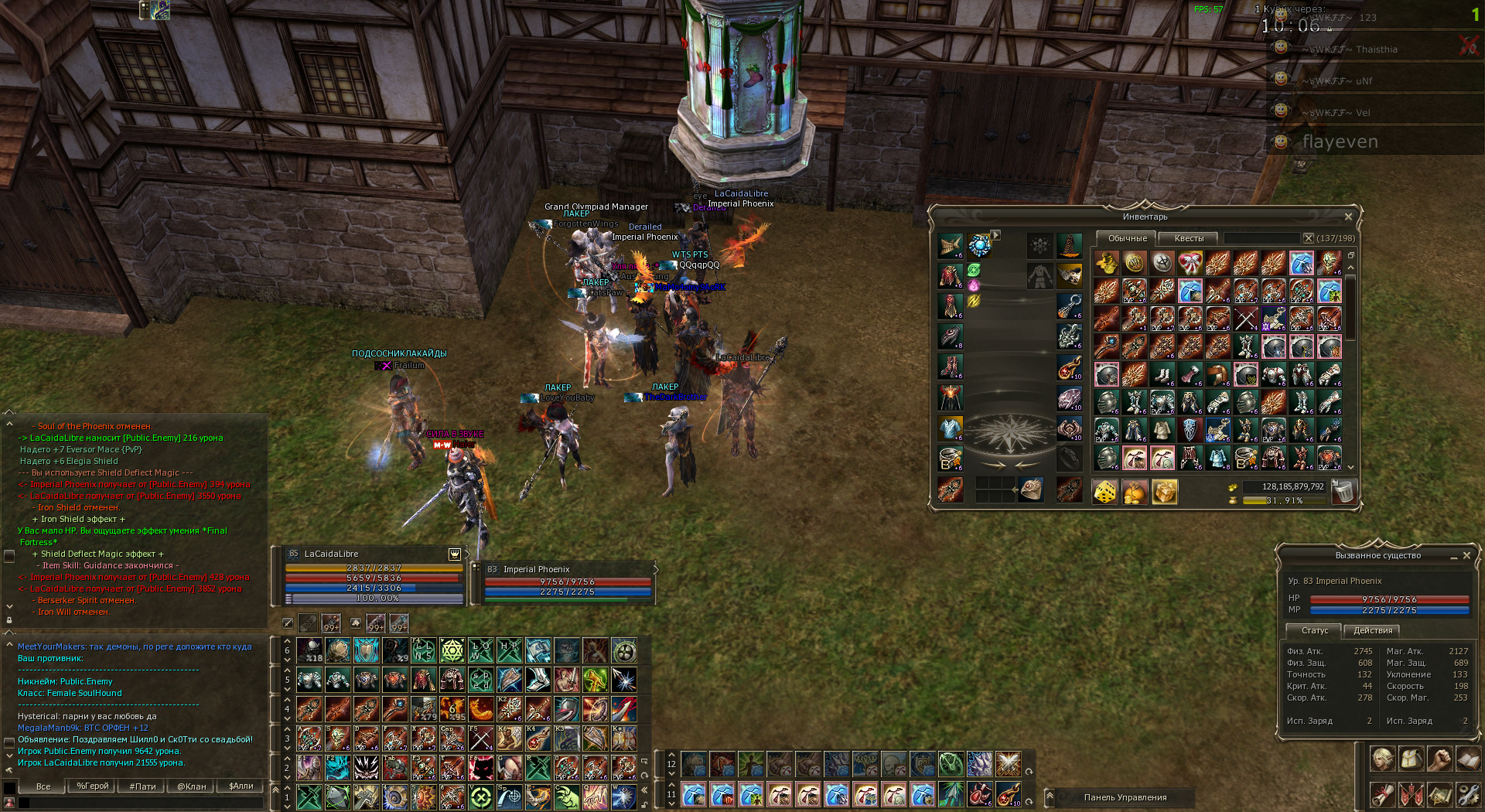Click the equipped witch hat slot
Viewport: 1485px width, 812px height.
[x=1069, y=246]
